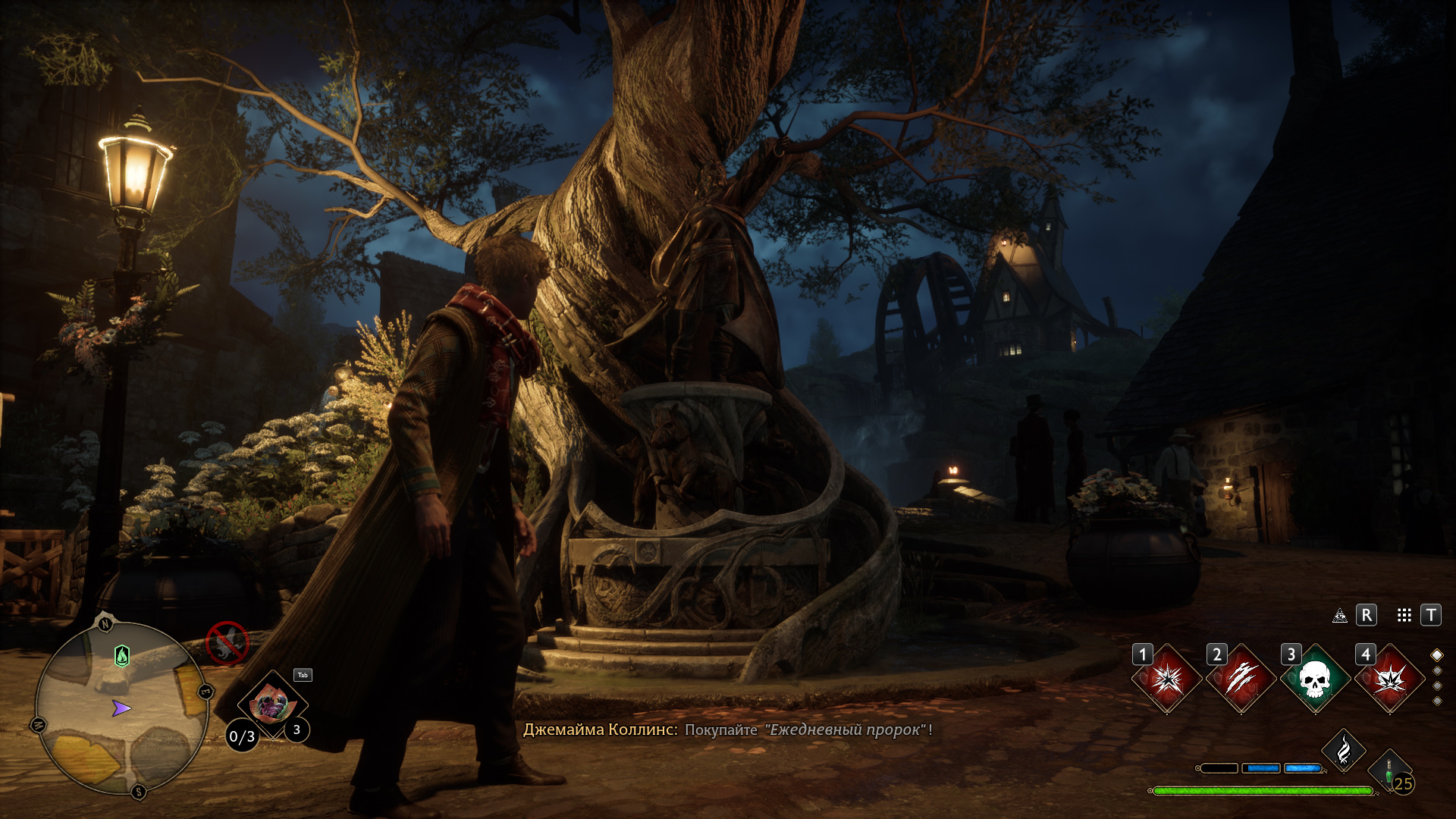
Task: Activate the green skull curse spell
Action: (x=1316, y=679)
